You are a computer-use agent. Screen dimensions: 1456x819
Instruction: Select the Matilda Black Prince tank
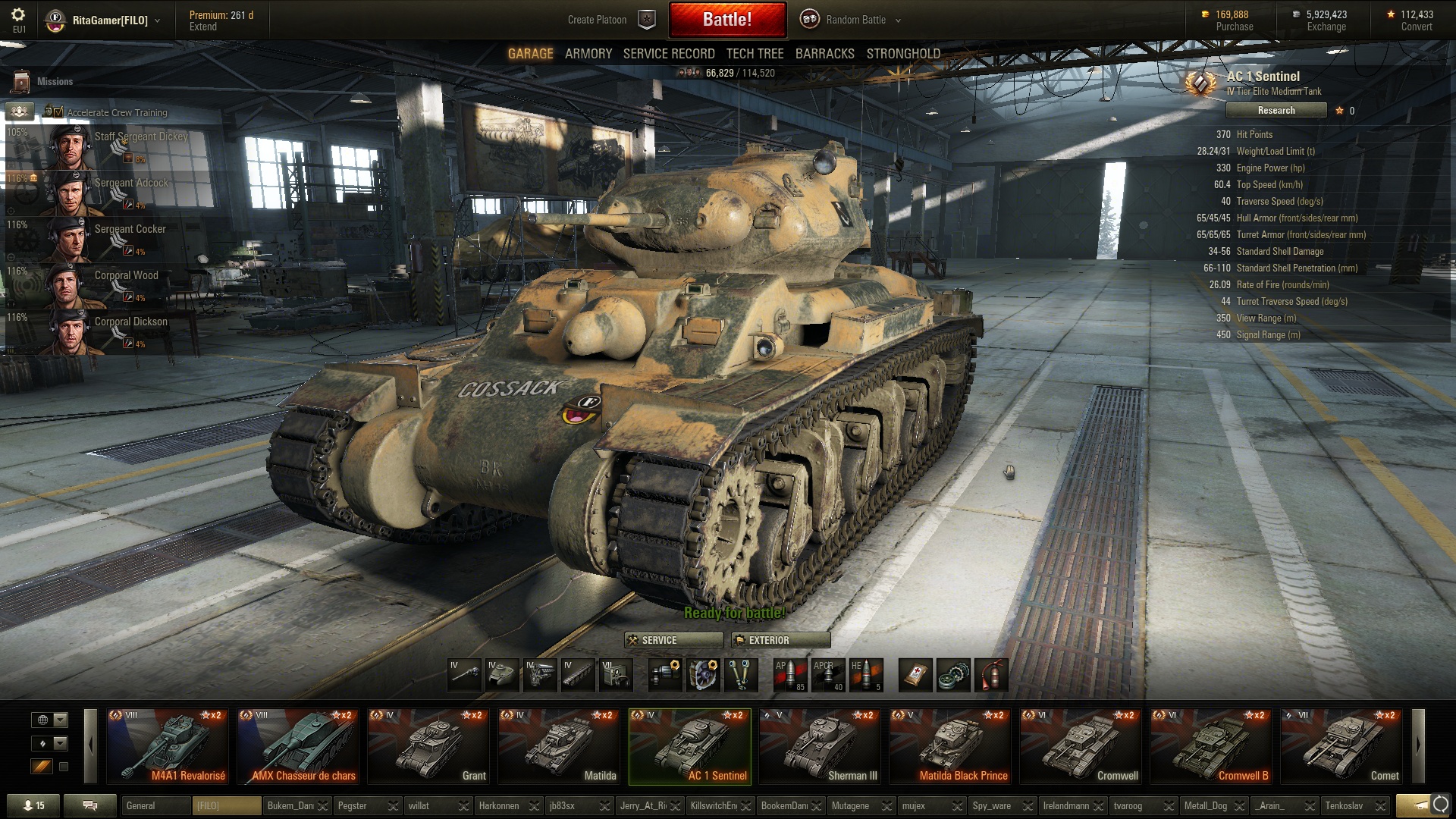point(950,746)
